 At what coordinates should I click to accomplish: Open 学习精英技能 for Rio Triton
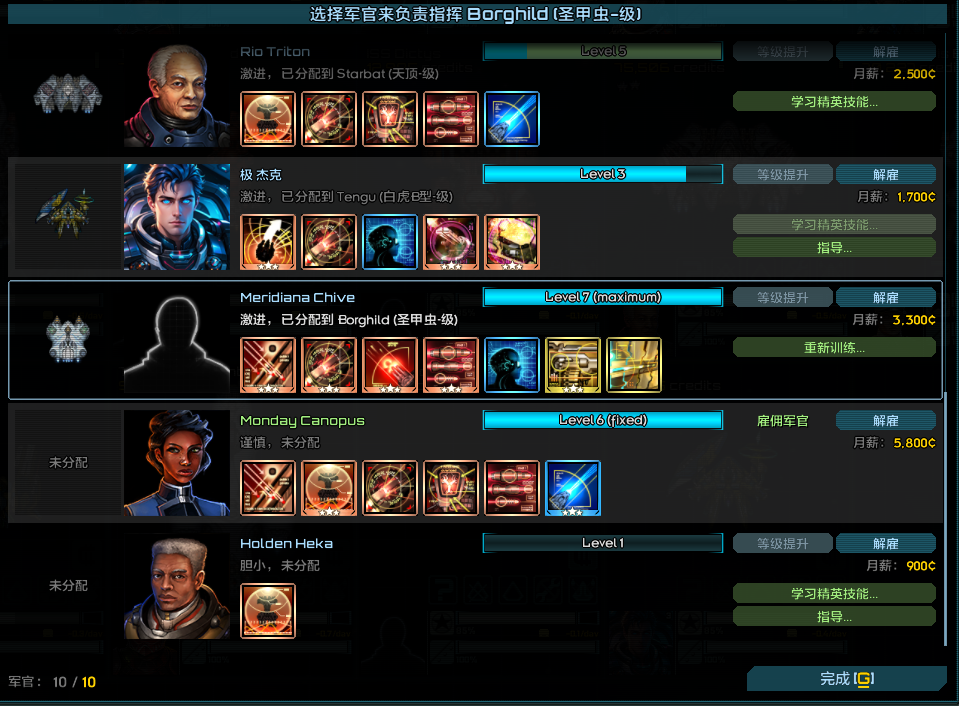834,101
